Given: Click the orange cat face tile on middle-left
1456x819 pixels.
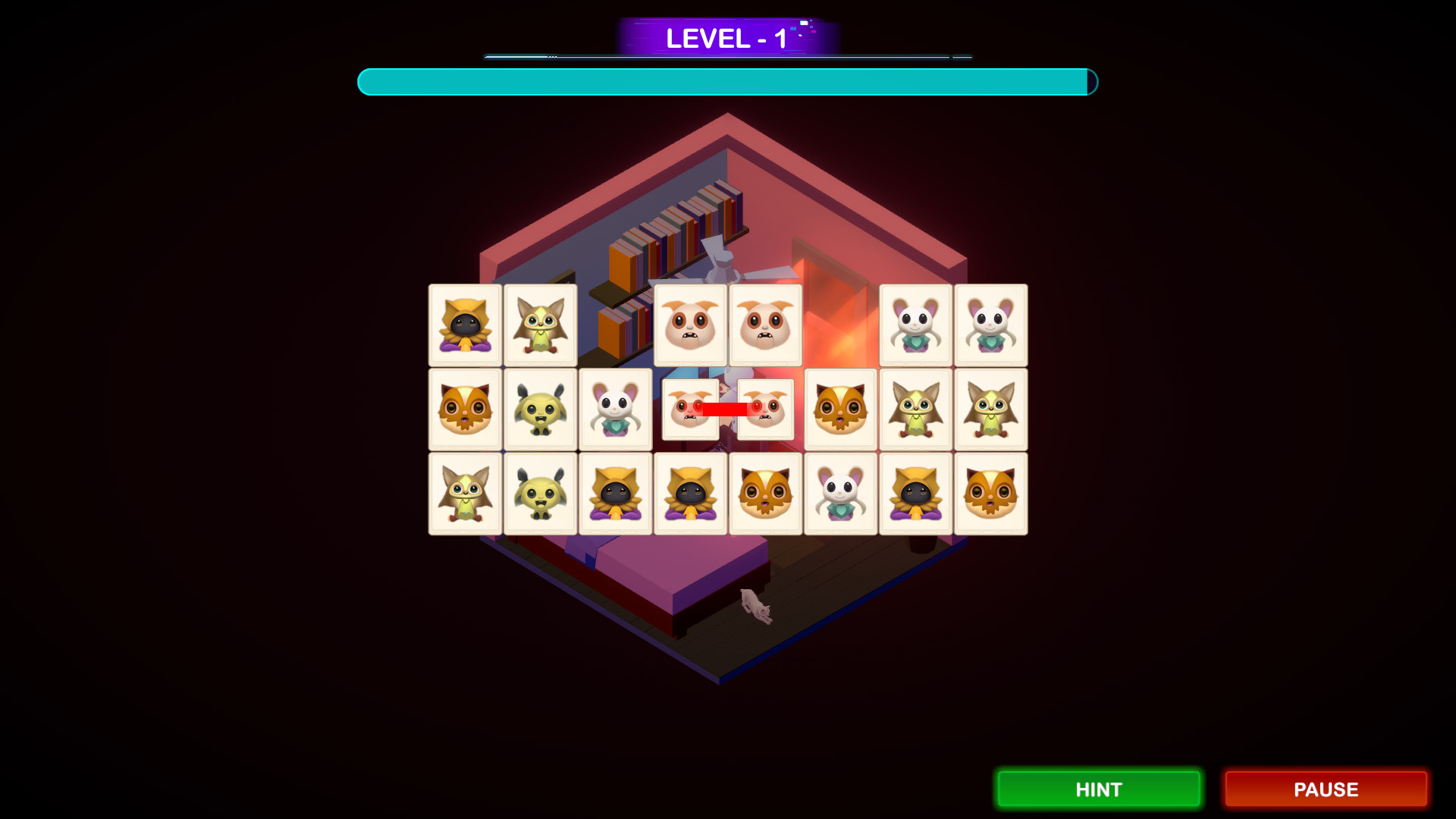Looking at the screenshot, I should click(x=464, y=409).
